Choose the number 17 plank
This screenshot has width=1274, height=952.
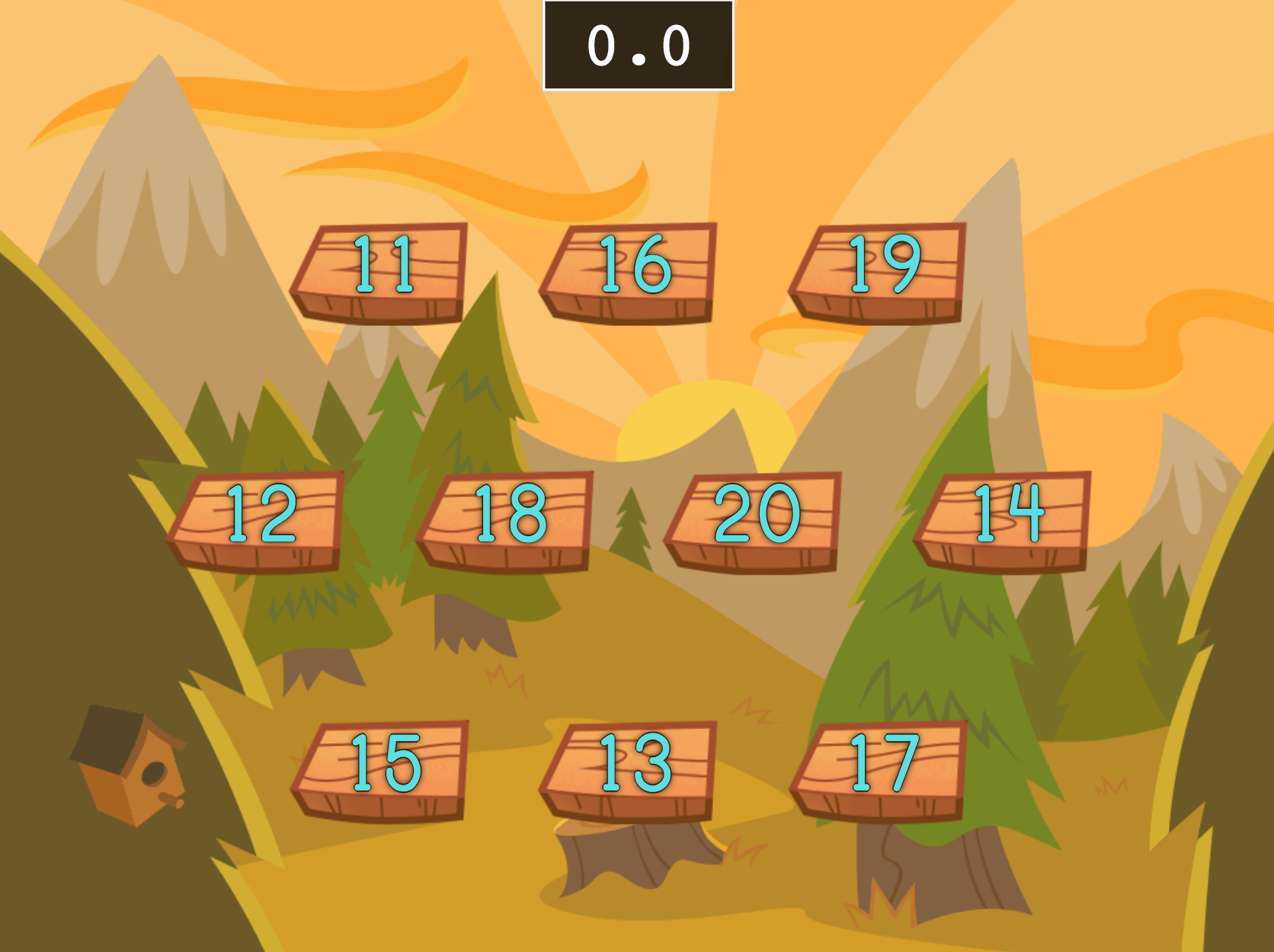[x=880, y=768]
